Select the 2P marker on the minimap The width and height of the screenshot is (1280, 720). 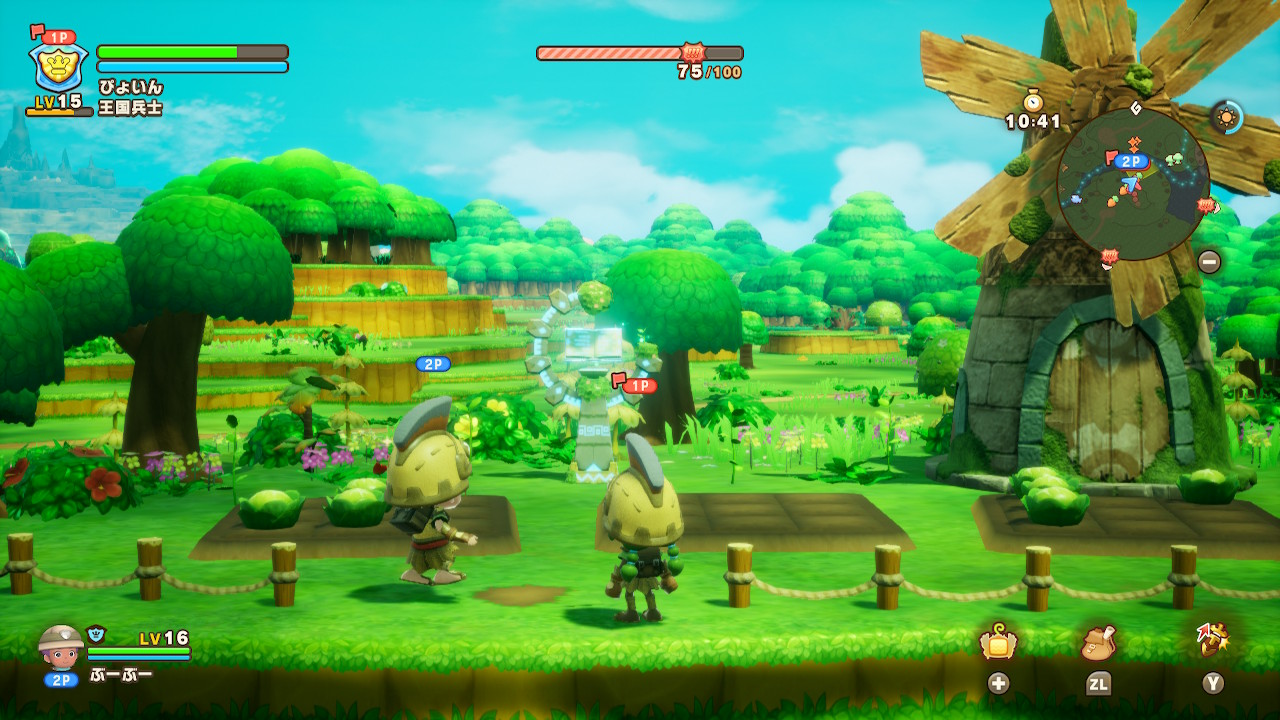1130,161
